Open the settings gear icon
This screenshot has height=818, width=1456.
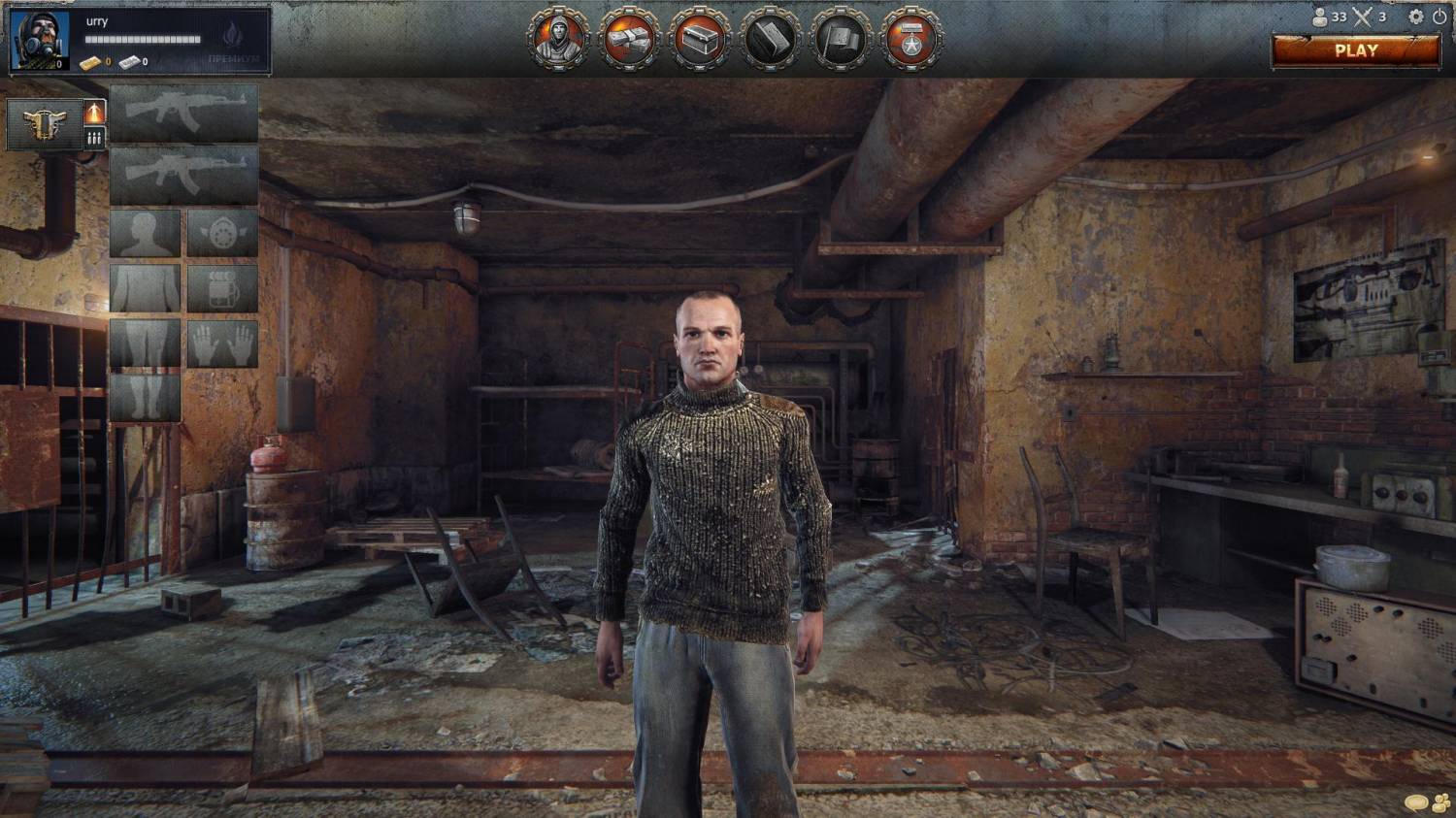[x=1416, y=16]
